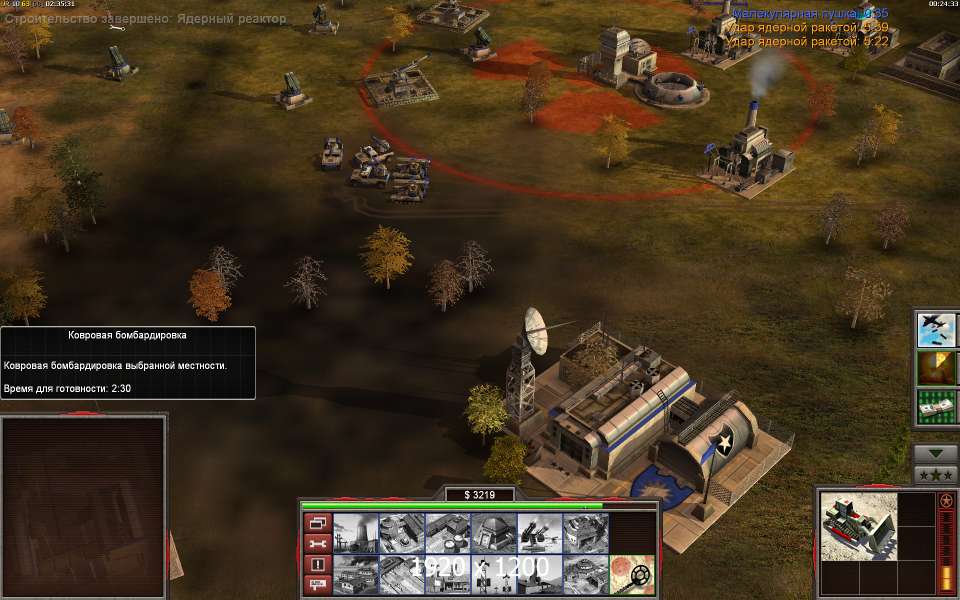This screenshot has height=600, width=960.
Task: Select the Bunker build icon
Action: 492,534
